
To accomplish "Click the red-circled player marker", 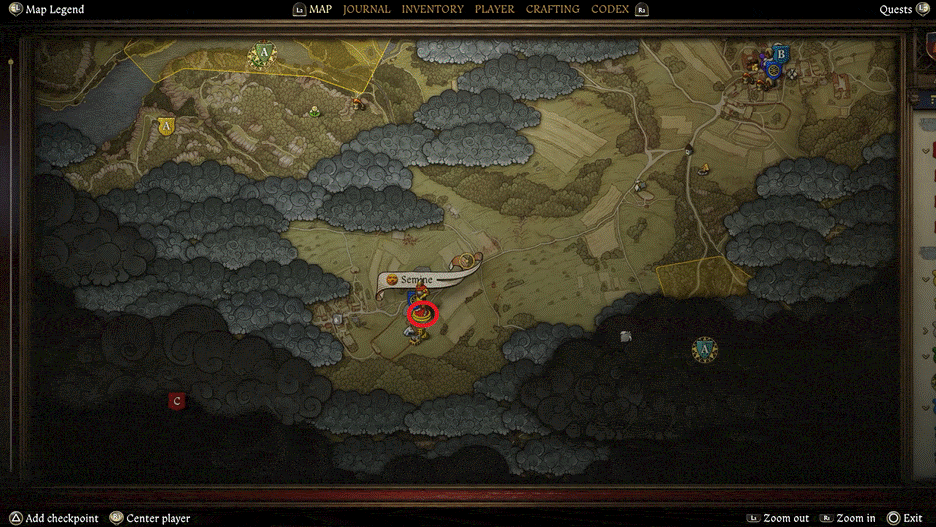I will click(x=425, y=314).
